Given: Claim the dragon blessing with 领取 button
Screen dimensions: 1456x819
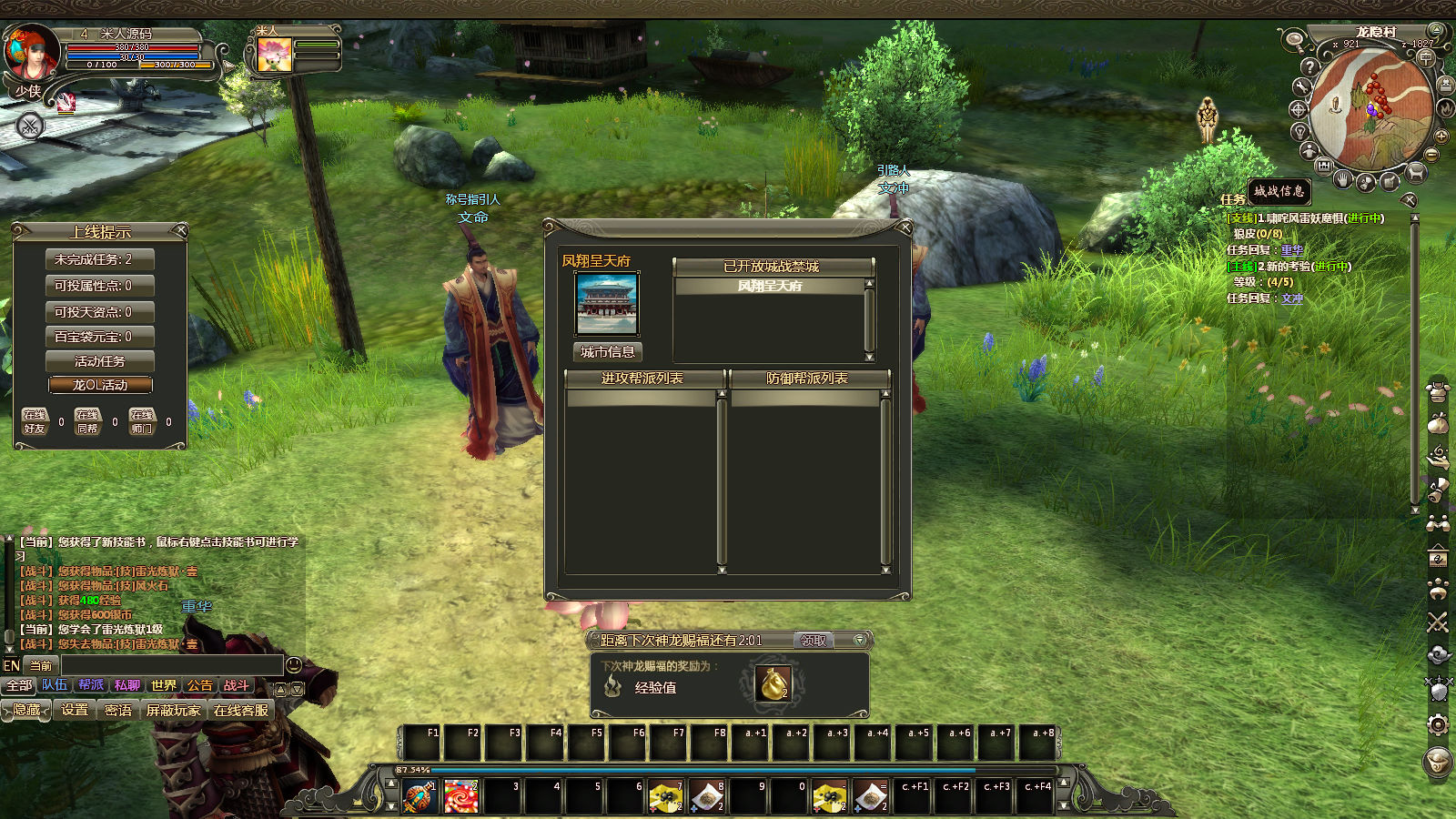Looking at the screenshot, I should tap(814, 641).
